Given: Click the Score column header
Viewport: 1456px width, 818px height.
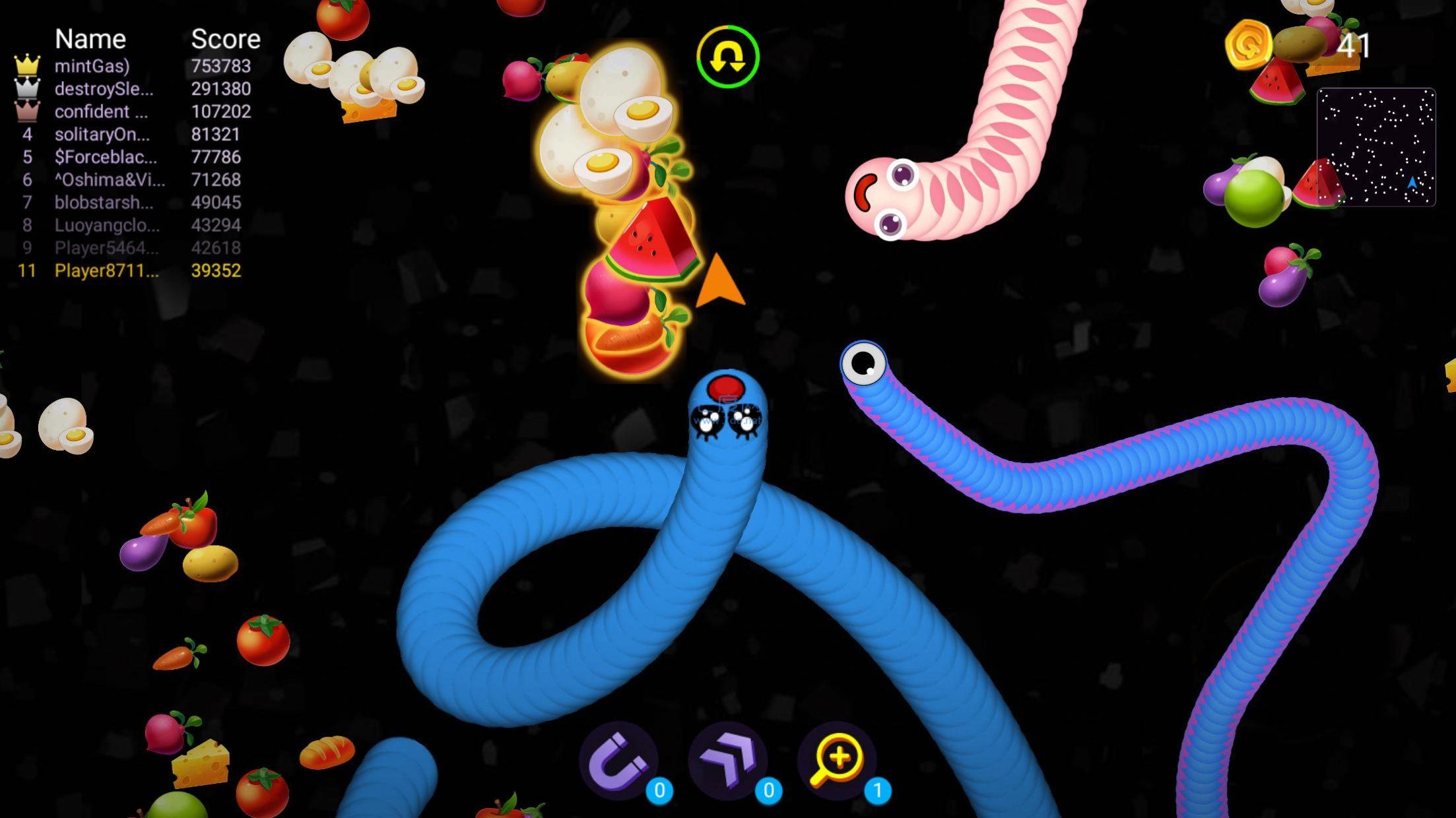Looking at the screenshot, I should point(224,38).
